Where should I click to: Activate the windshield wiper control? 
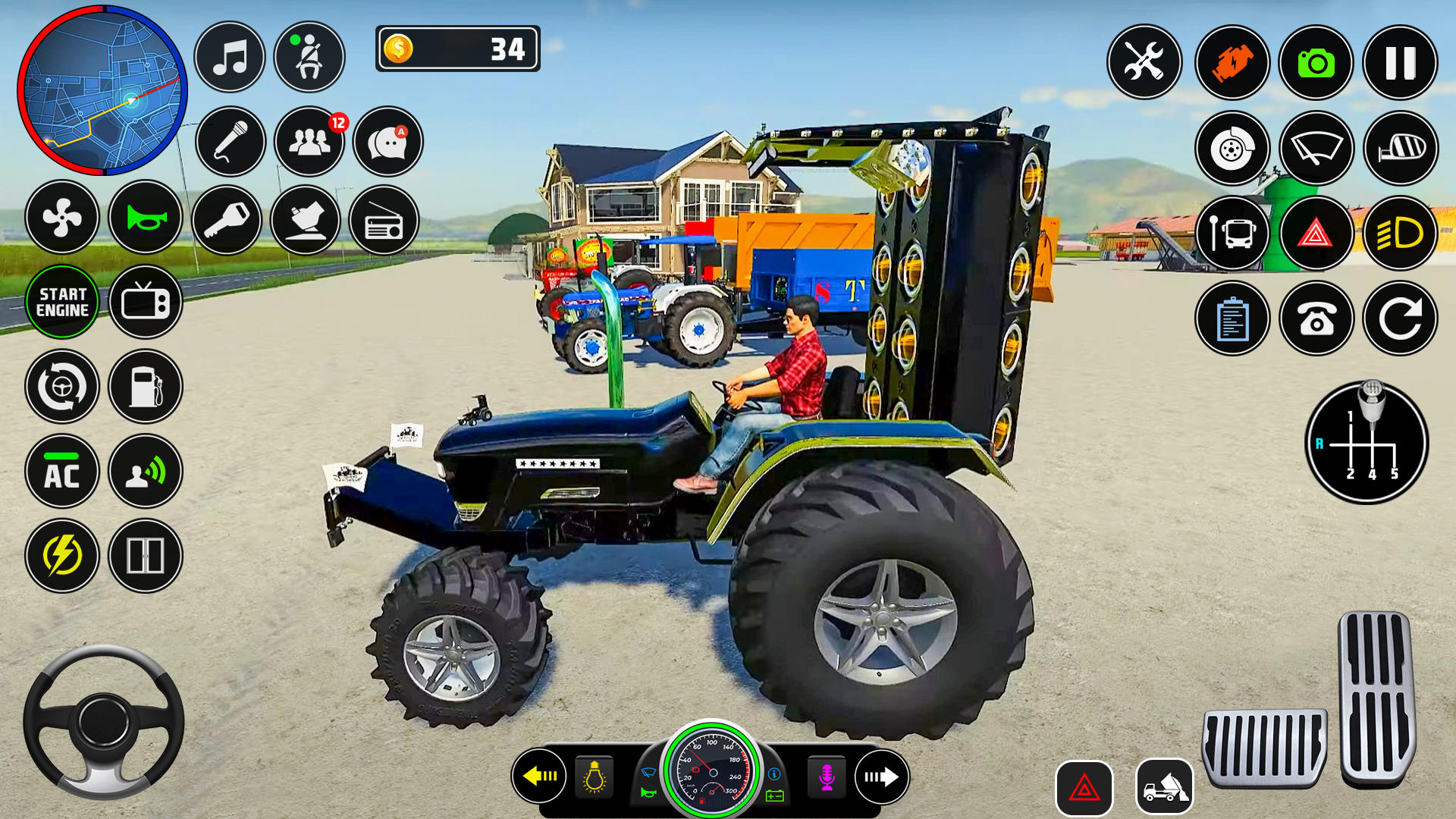coord(1317,149)
